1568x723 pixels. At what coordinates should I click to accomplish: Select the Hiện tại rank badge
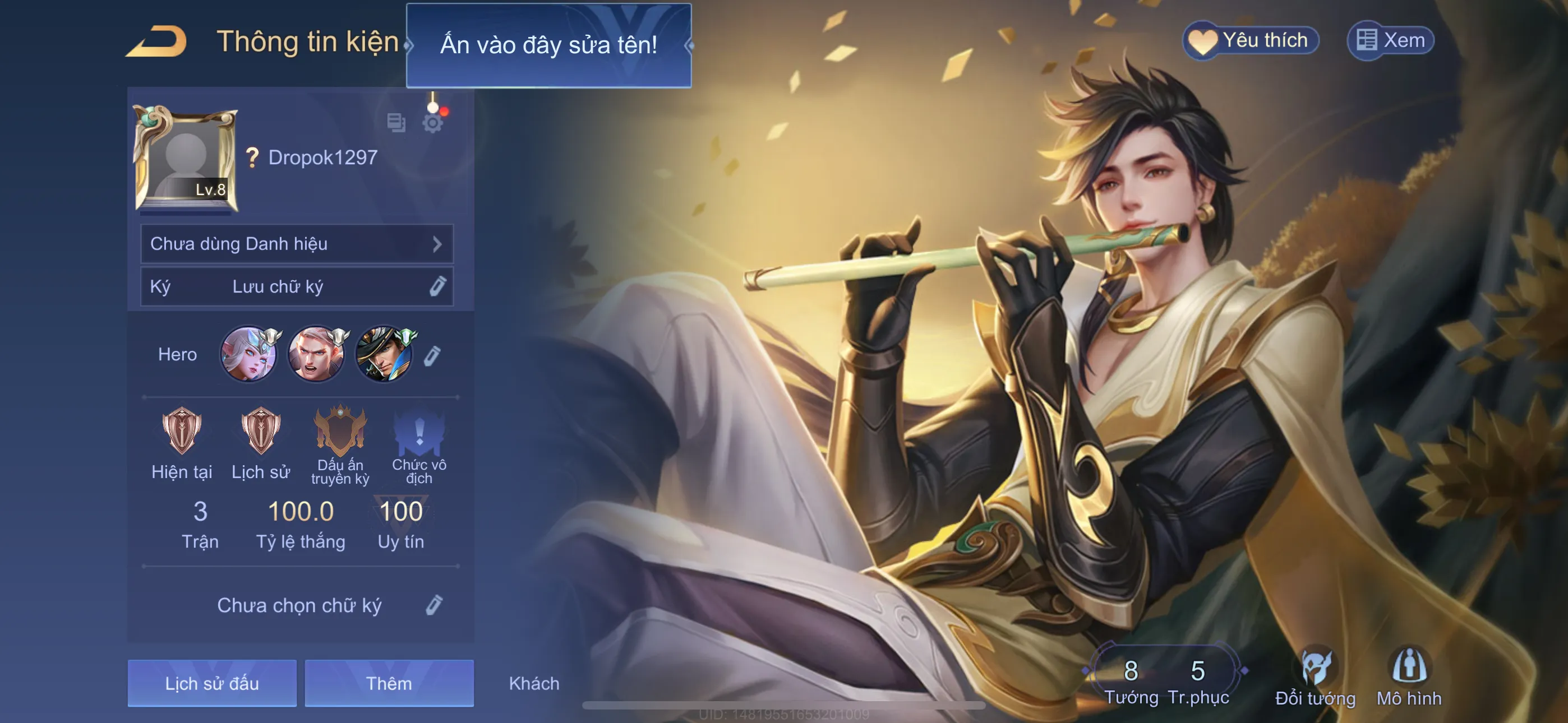pos(181,432)
